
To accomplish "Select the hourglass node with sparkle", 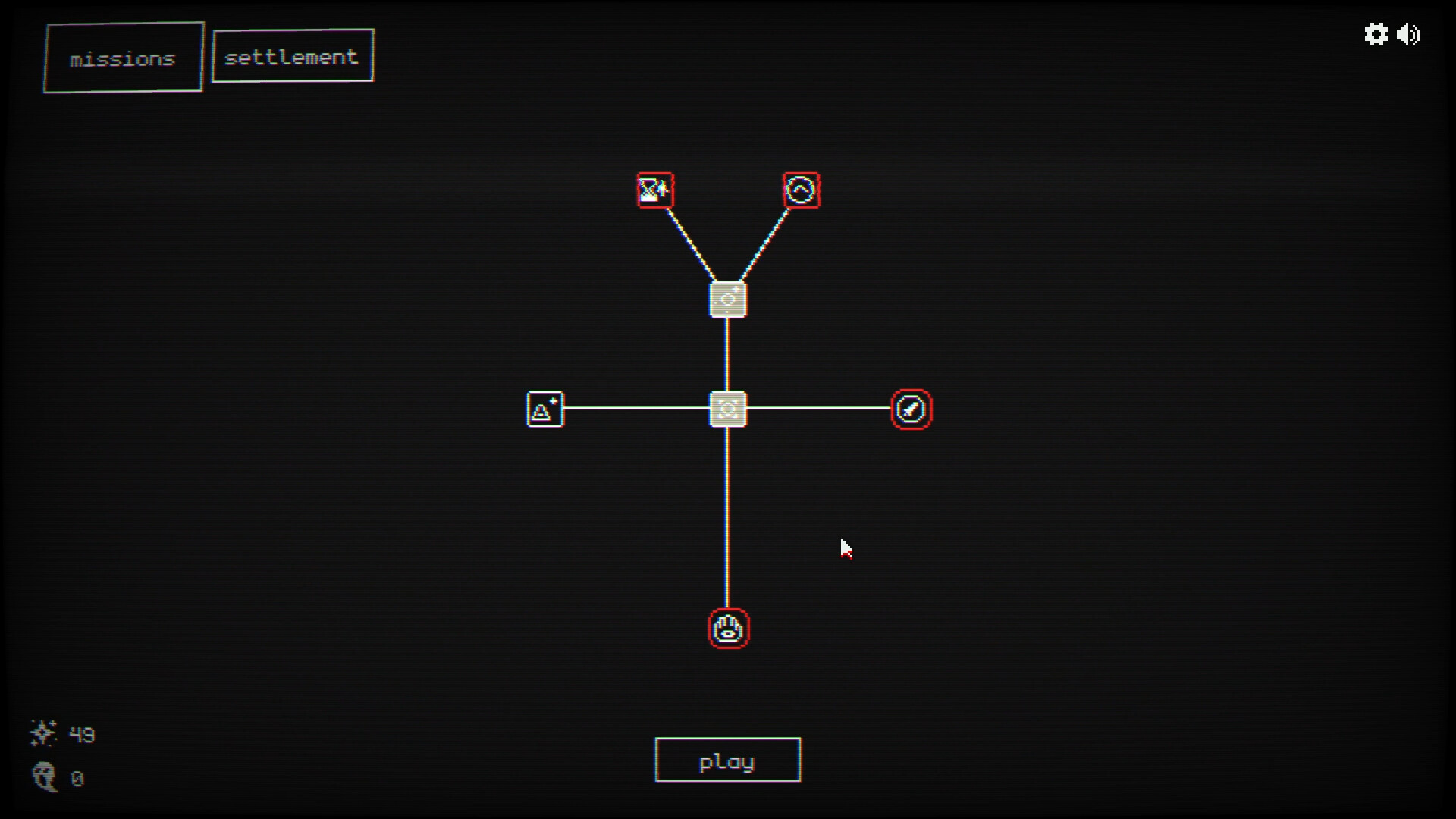I will (x=655, y=190).
